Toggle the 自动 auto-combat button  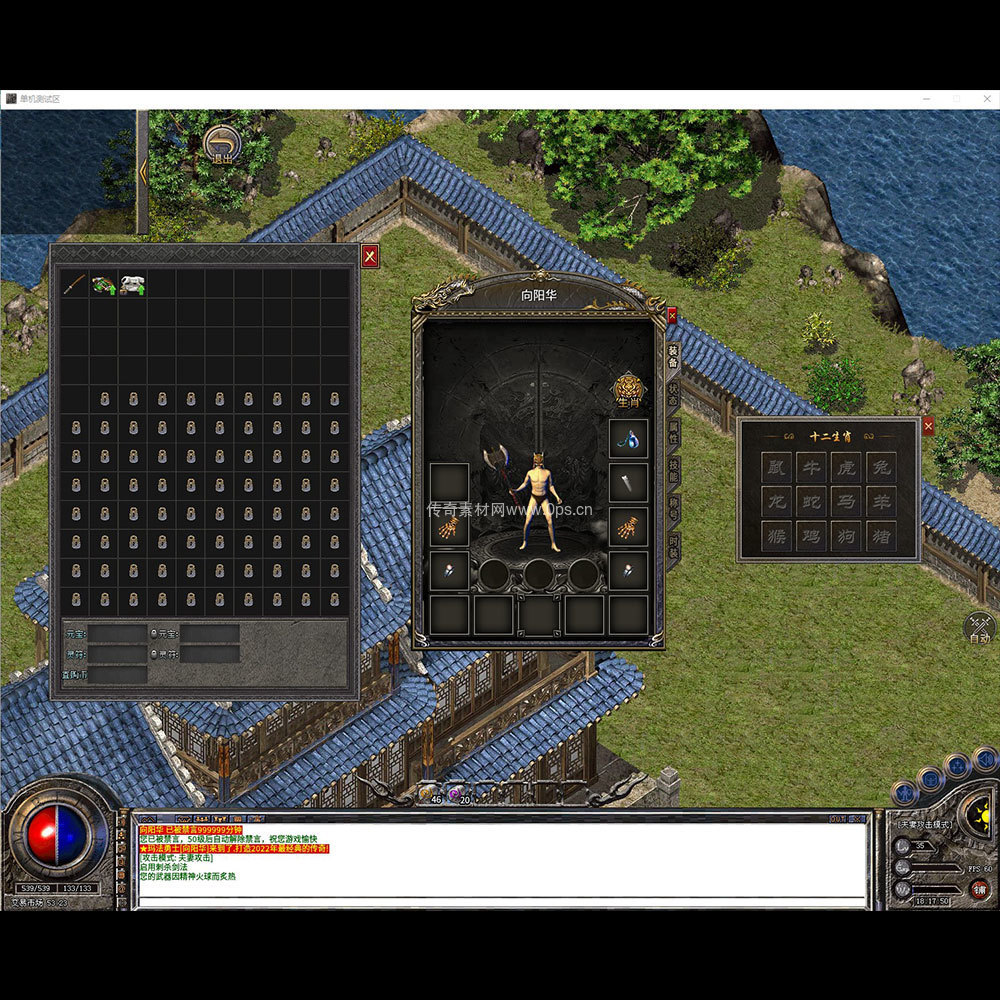point(979,629)
